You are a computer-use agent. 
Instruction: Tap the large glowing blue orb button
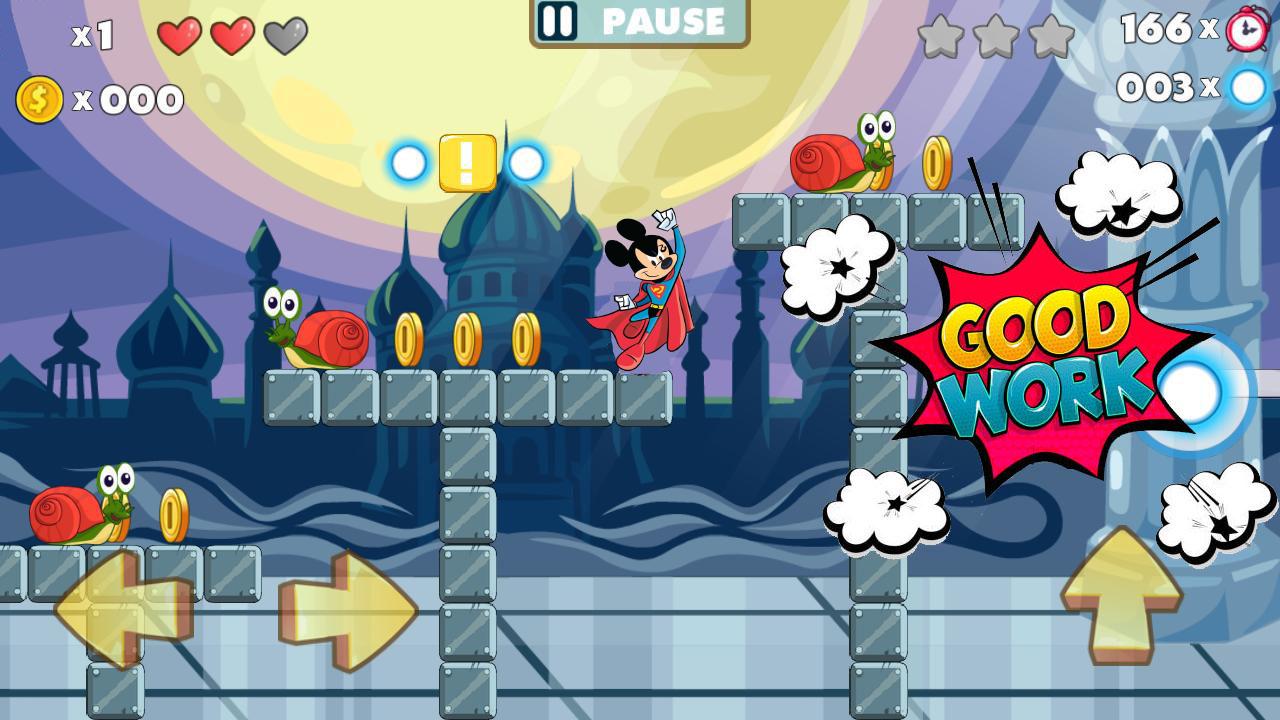click(1193, 393)
